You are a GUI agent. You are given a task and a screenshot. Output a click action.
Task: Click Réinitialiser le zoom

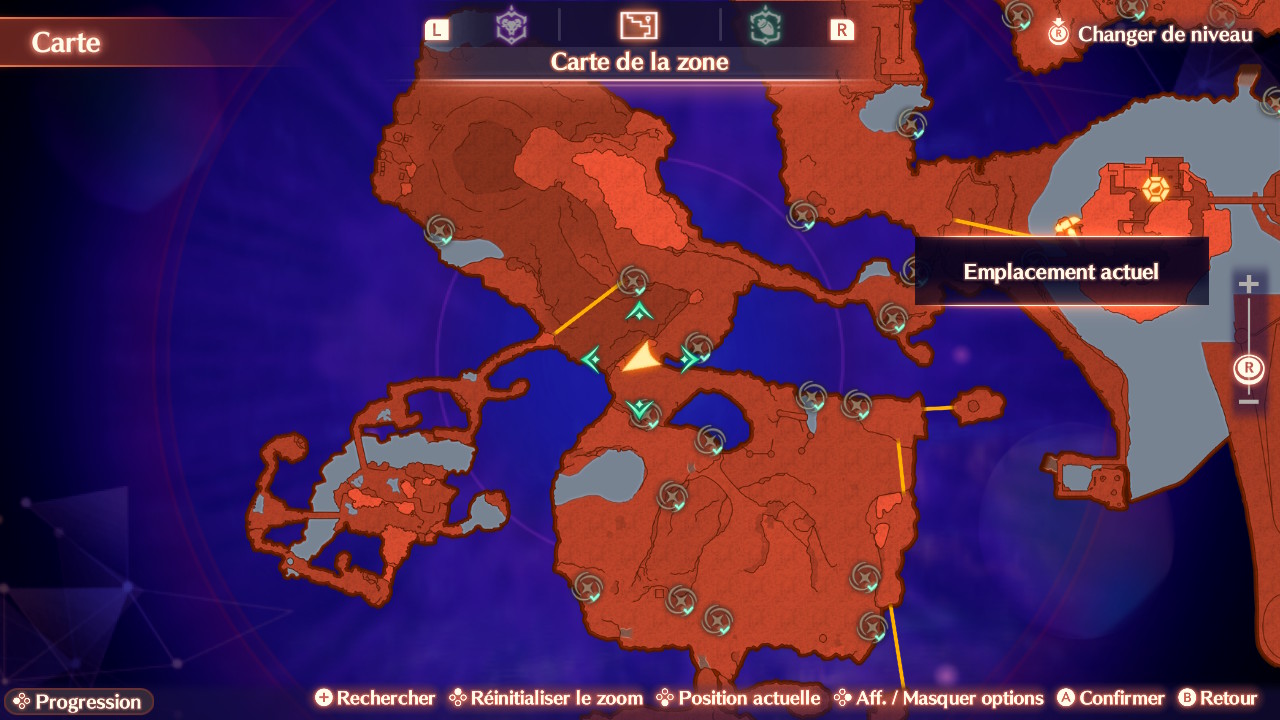click(545, 698)
